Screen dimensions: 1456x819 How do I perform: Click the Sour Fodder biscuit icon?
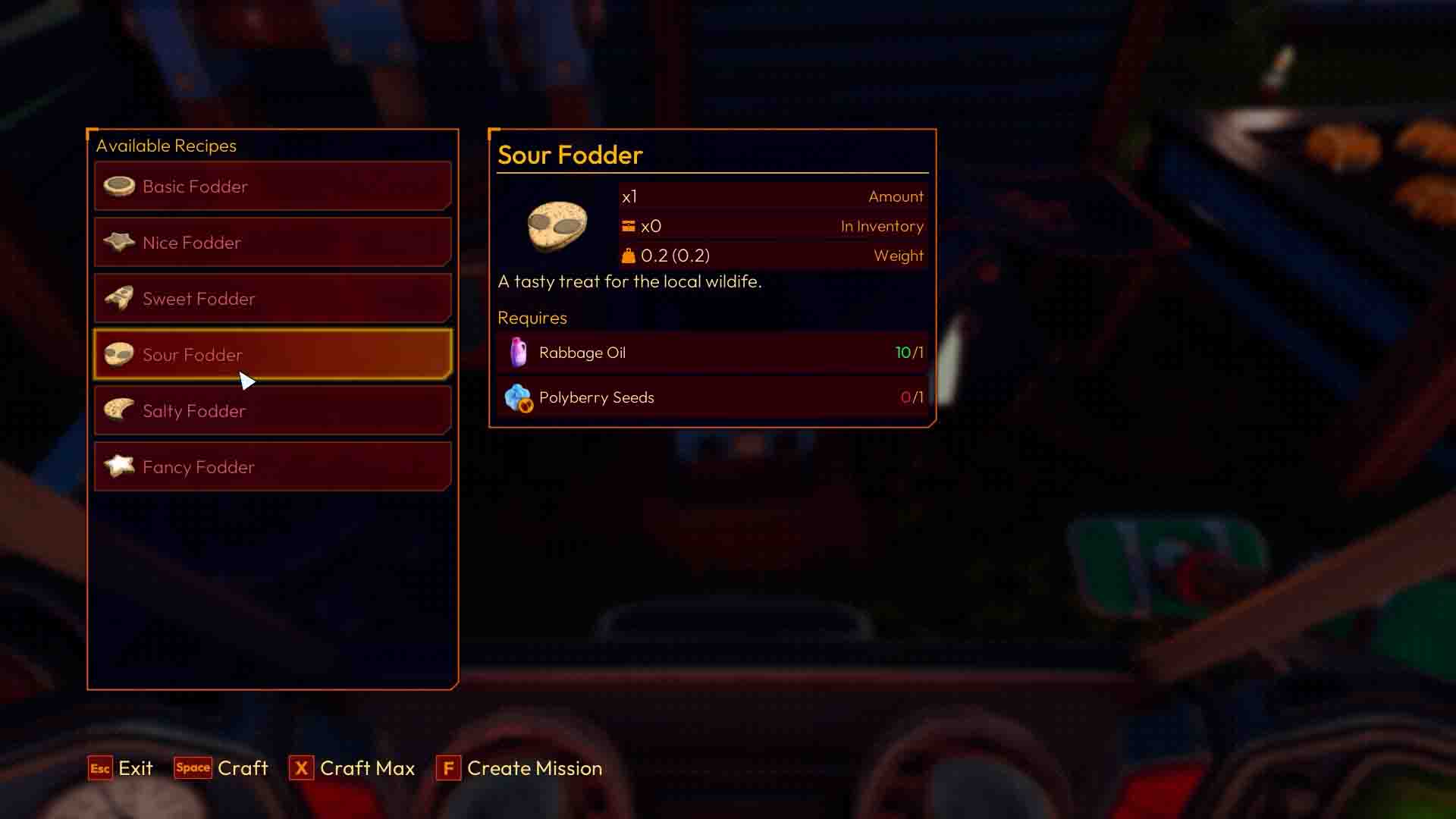tap(121, 354)
